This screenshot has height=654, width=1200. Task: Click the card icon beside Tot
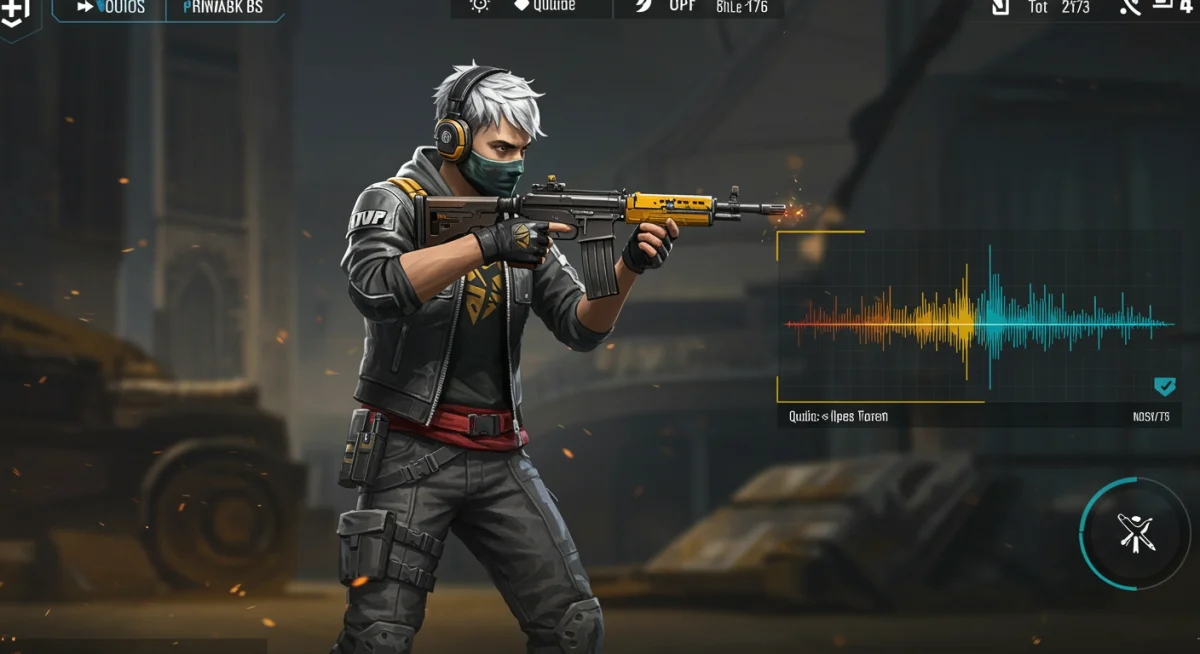pyautogui.click(x=1000, y=8)
